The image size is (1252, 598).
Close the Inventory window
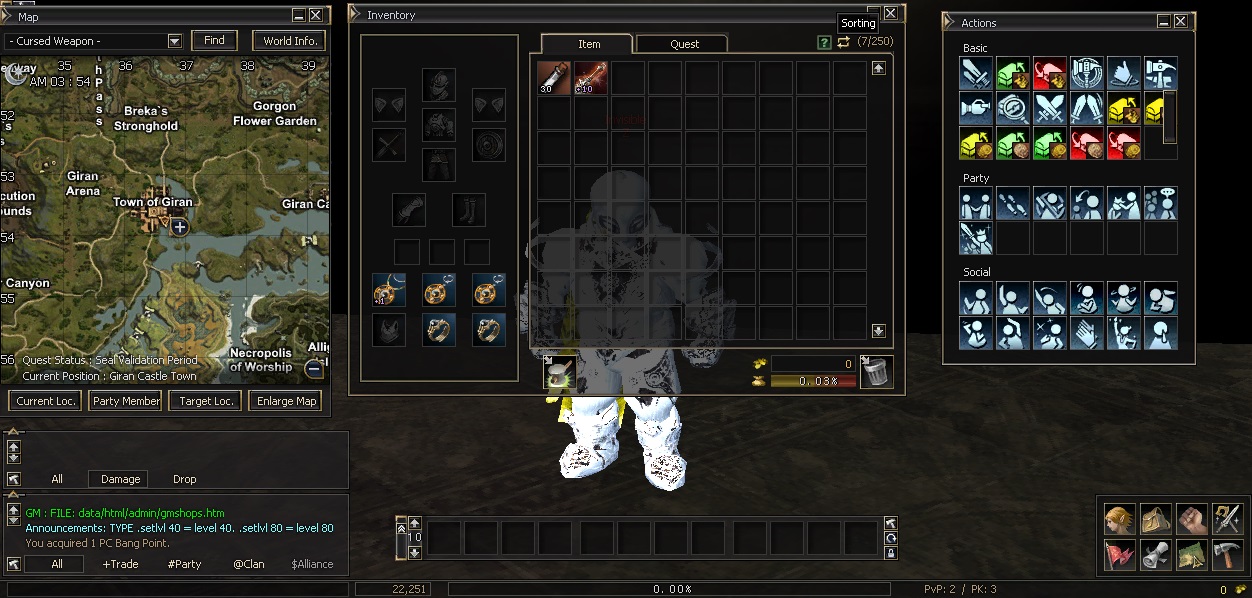click(890, 14)
